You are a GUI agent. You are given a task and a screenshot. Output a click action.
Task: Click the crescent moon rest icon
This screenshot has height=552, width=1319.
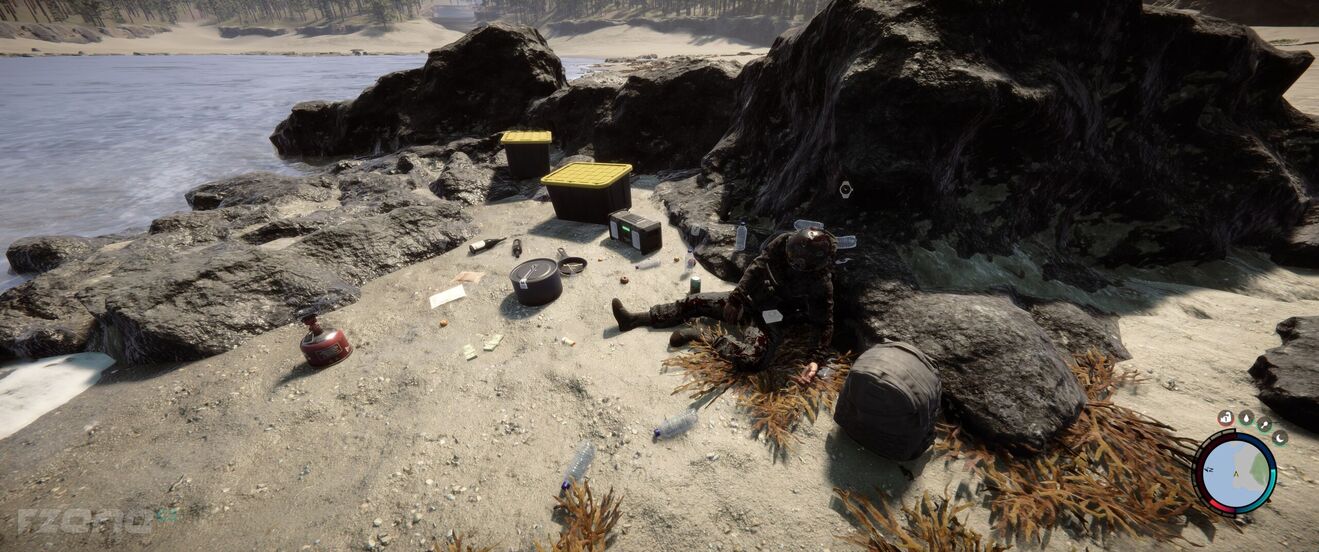coord(1279,437)
